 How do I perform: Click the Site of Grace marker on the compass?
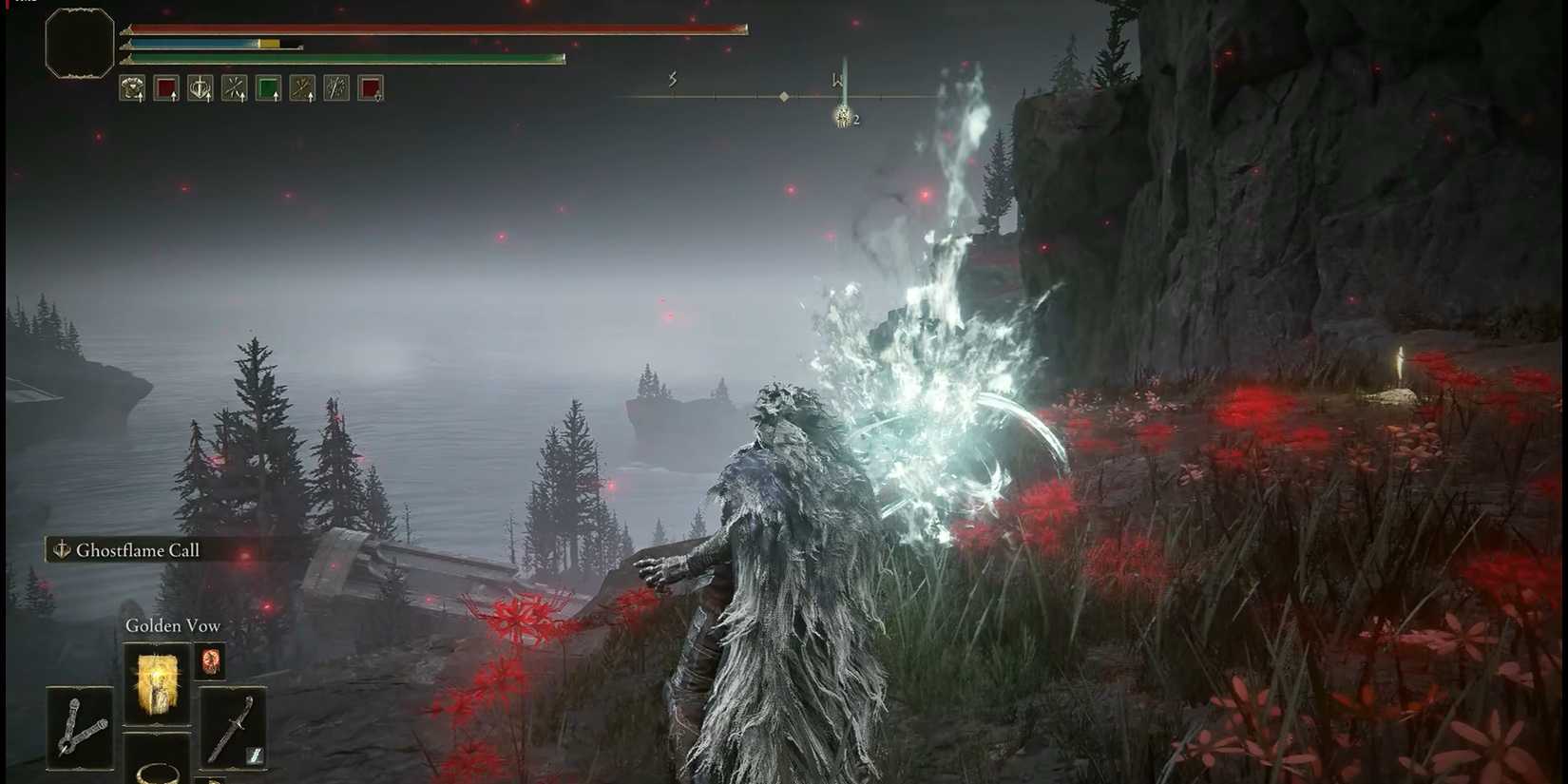[842, 118]
